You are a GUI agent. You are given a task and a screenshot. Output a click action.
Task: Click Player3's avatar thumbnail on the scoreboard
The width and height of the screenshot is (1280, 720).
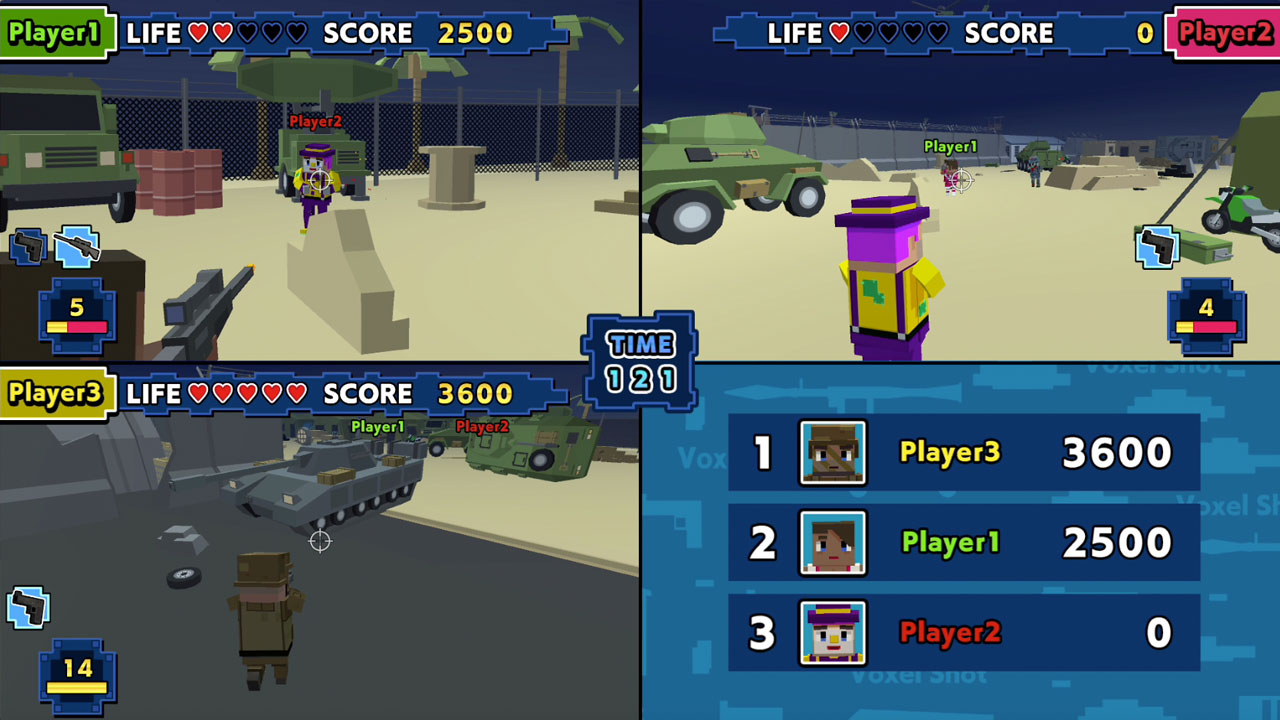tap(832, 452)
